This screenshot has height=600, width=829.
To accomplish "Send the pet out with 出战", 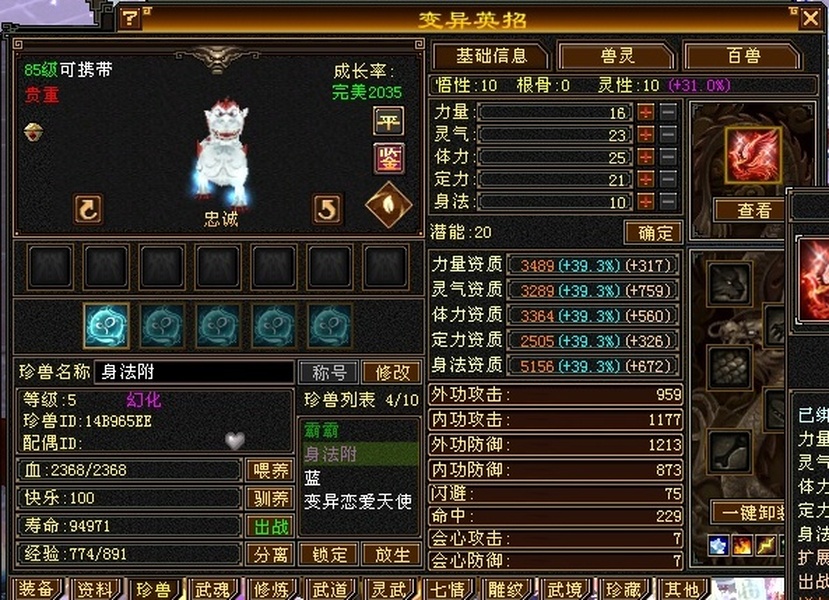I will (x=269, y=526).
